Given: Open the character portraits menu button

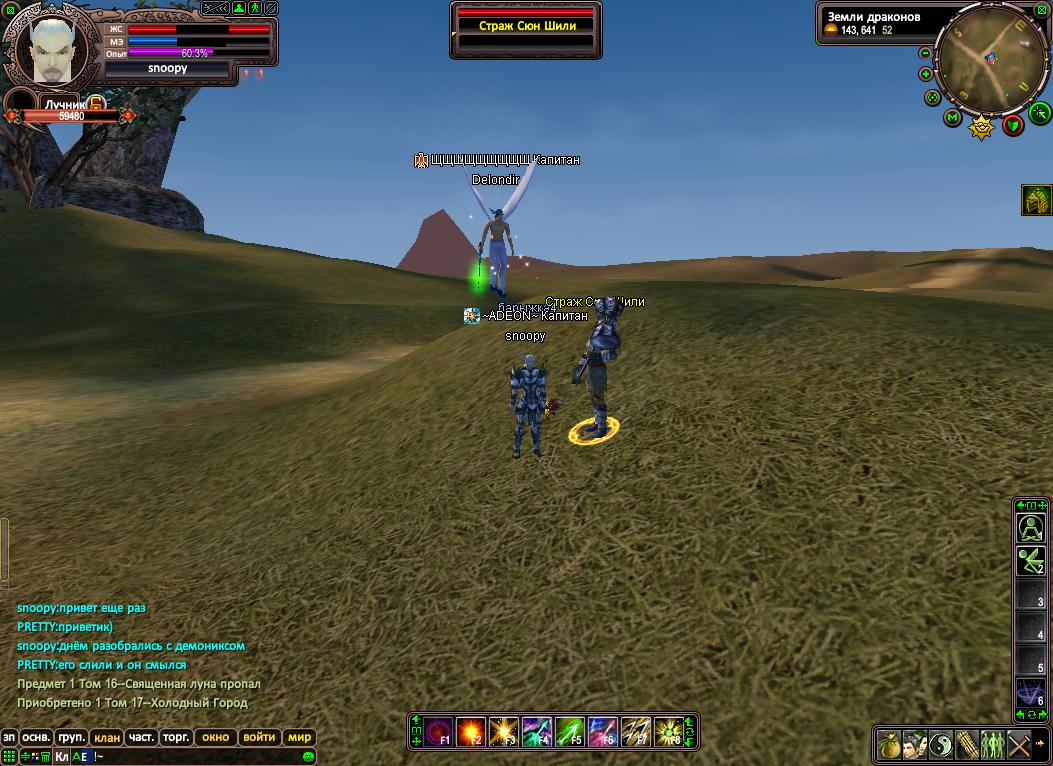Looking at the screenshot, I should (x=914, y=745).
